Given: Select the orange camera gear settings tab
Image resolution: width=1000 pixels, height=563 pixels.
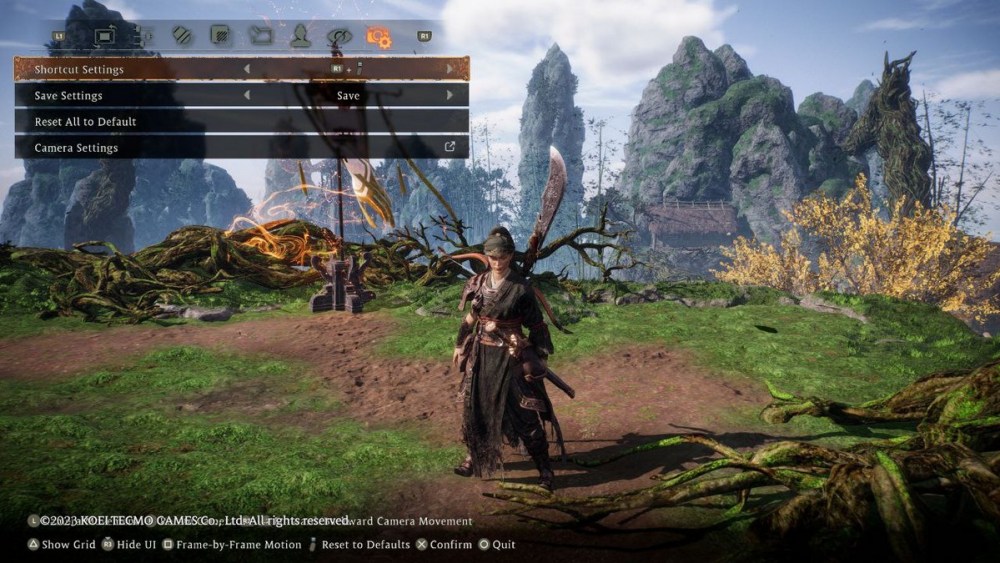Looking at the screenshot, I should click(x=379, y=37).
